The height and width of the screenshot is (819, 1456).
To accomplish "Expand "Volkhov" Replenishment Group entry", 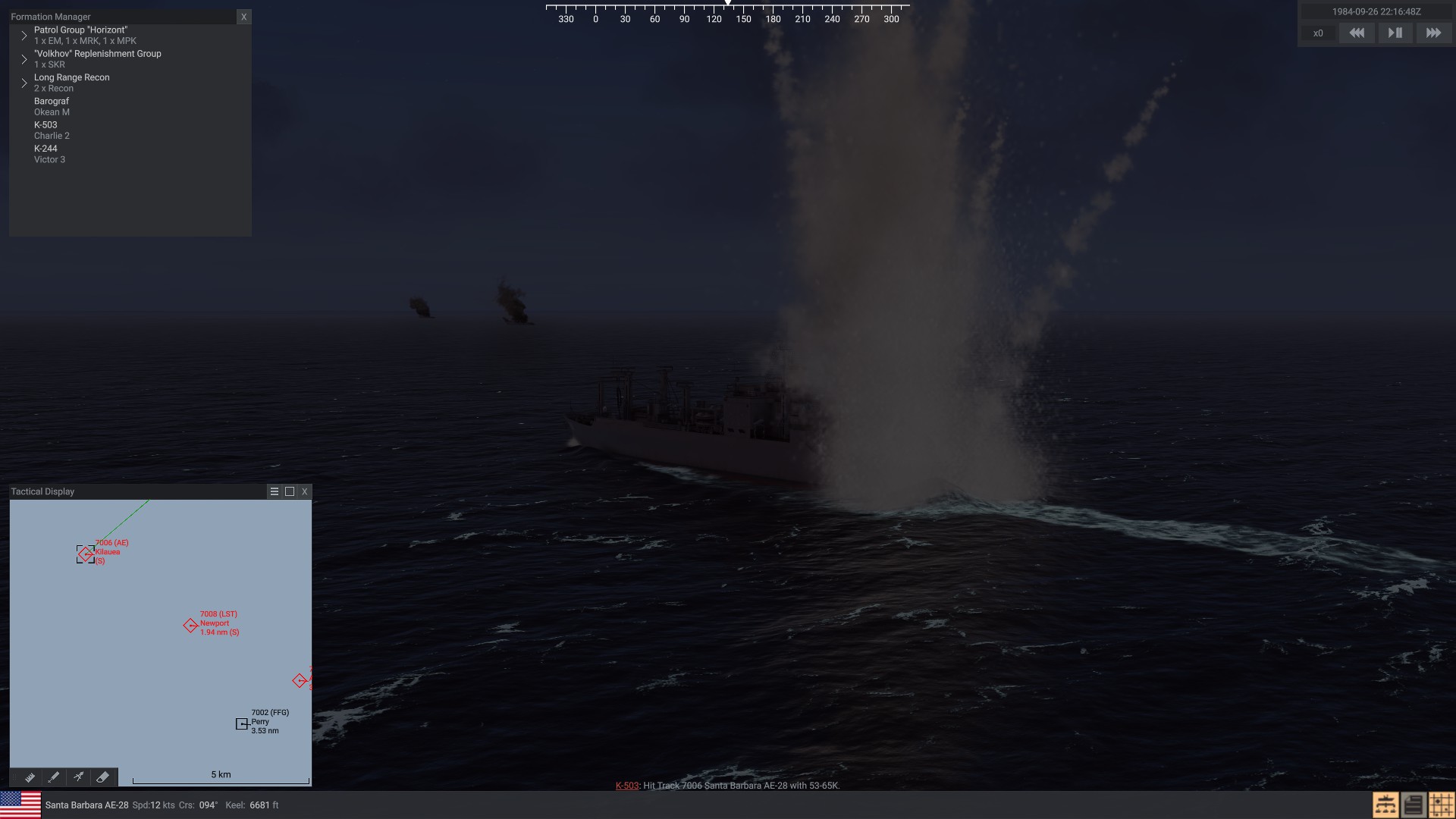I will coord(24,59).
